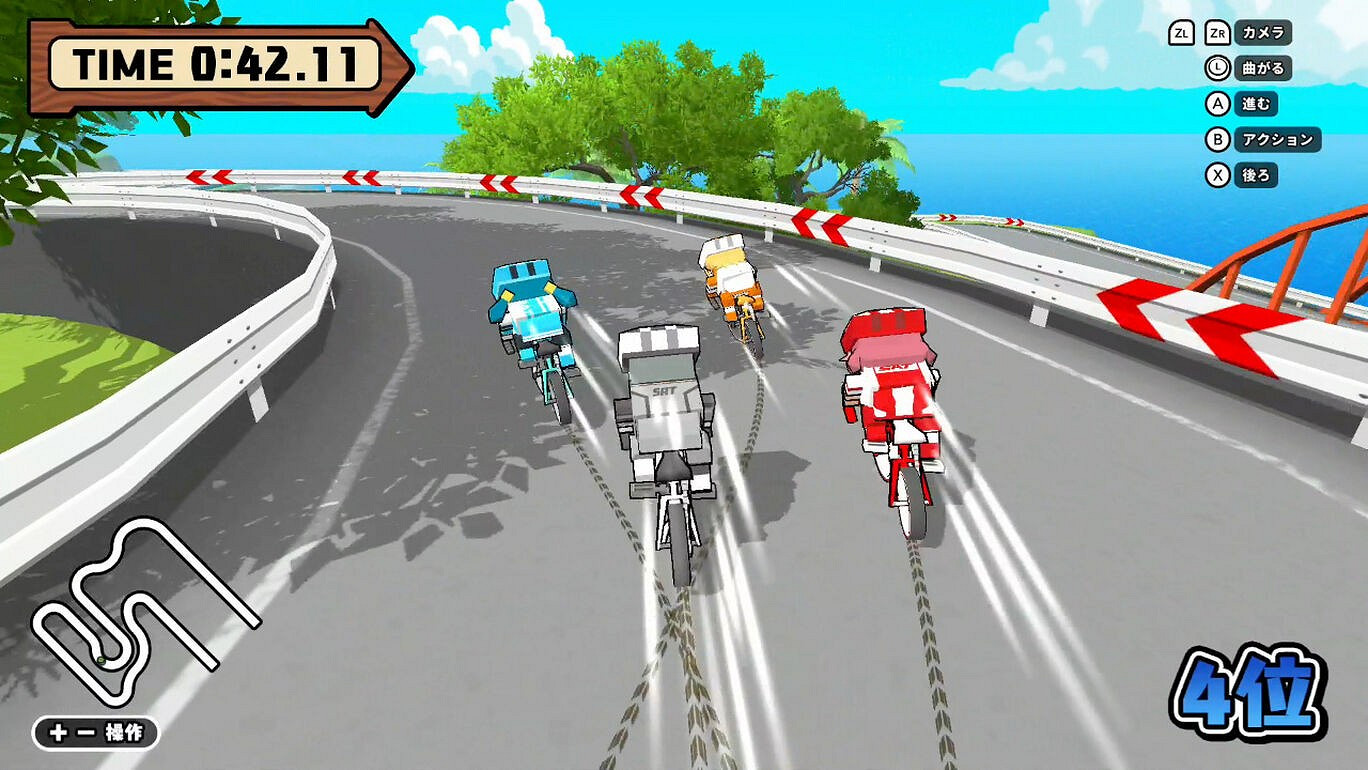The width and height of the screenshot is (1368, 770).
Task: Enable the 後ろ camera label
Action: [1259, 175]
